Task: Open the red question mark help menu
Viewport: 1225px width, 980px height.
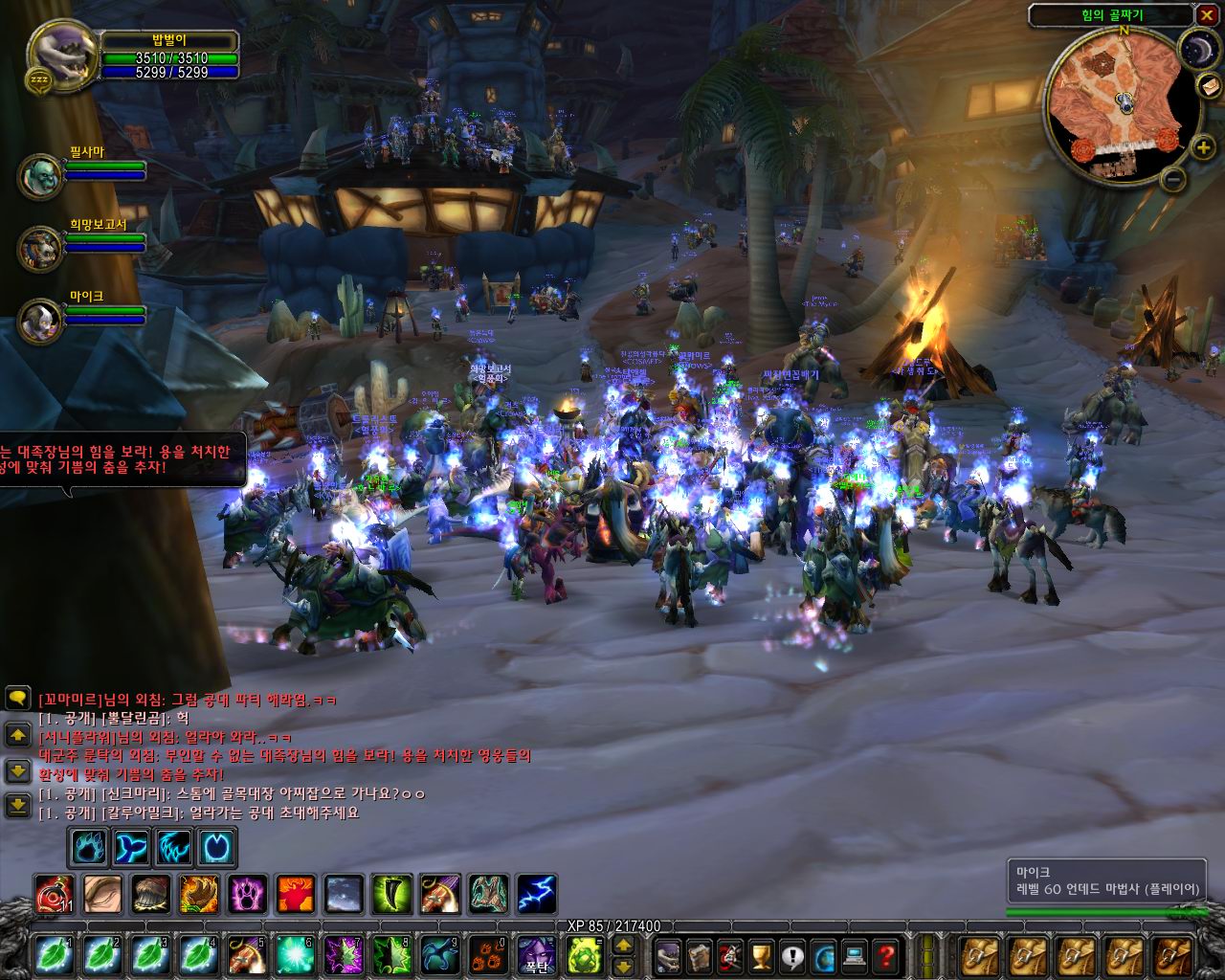Action: (887, 954)
